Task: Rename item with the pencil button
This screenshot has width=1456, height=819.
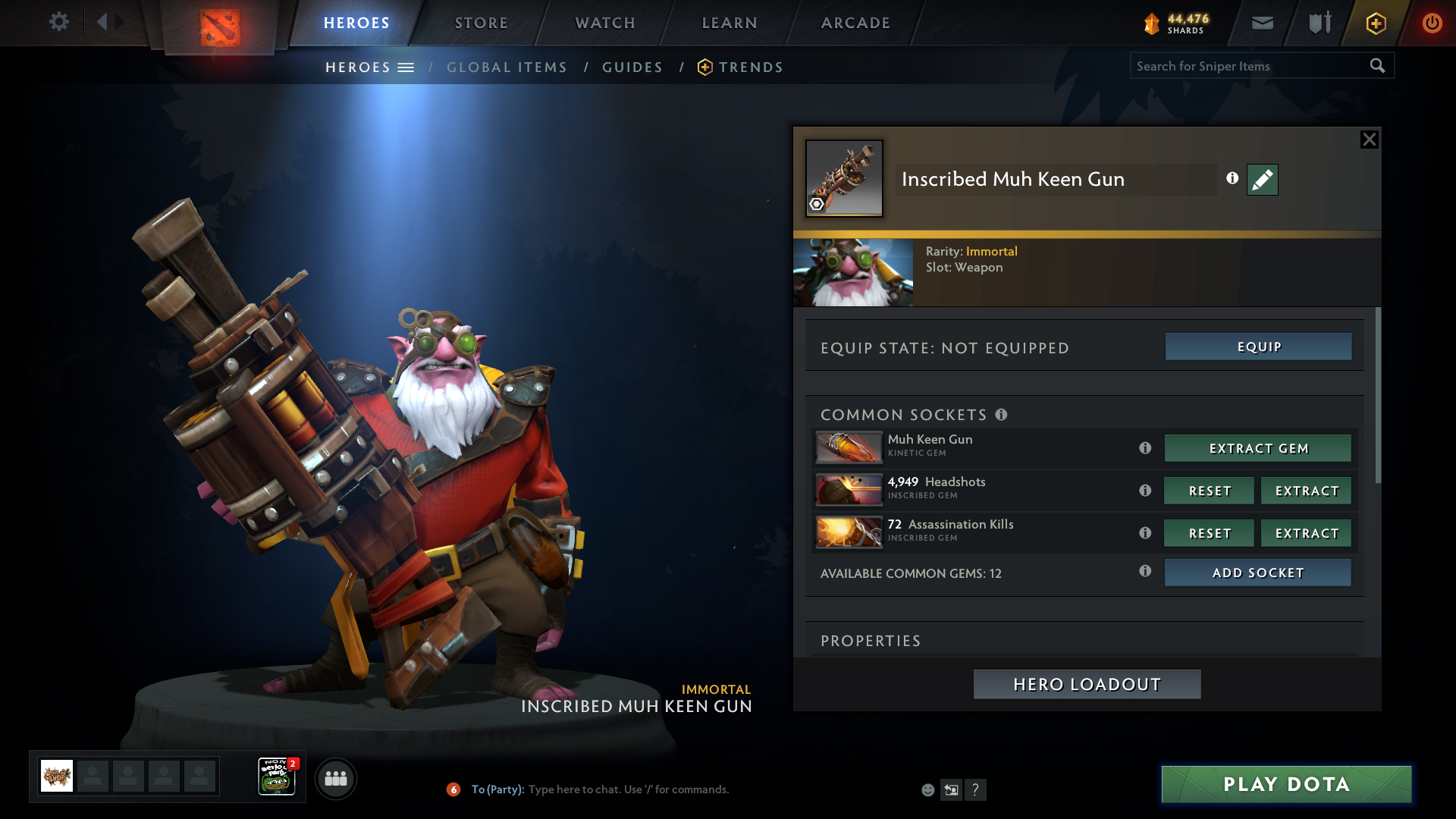Action: pyautogui.click(x=1262, y=180)
